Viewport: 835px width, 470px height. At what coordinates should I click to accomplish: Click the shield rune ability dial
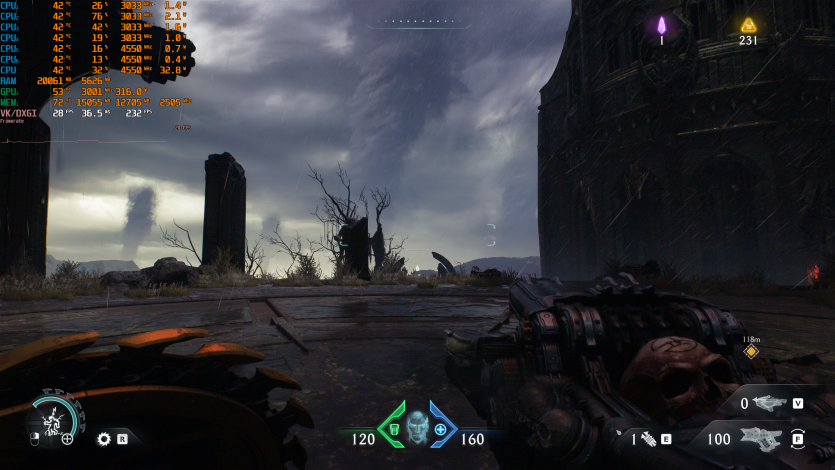click(52, 418)
